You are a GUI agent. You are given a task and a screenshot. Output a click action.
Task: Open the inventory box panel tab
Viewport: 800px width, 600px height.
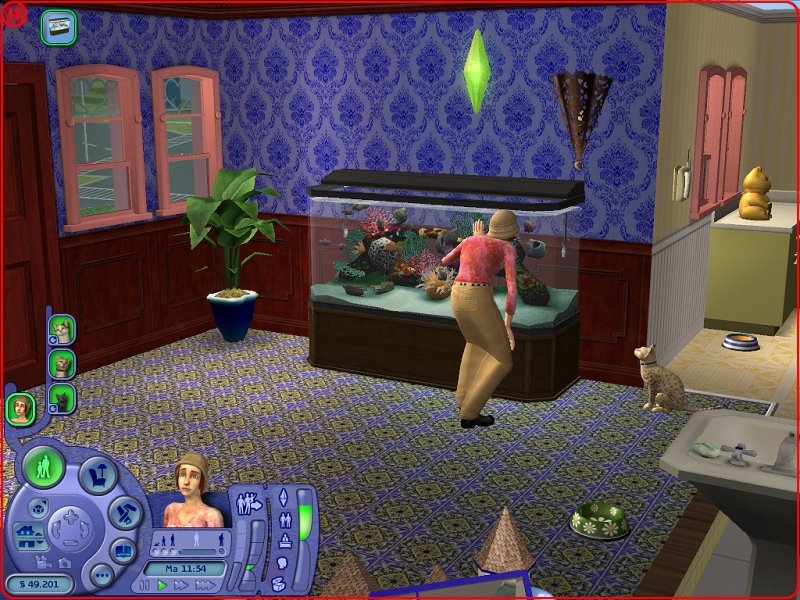[281, 582]
